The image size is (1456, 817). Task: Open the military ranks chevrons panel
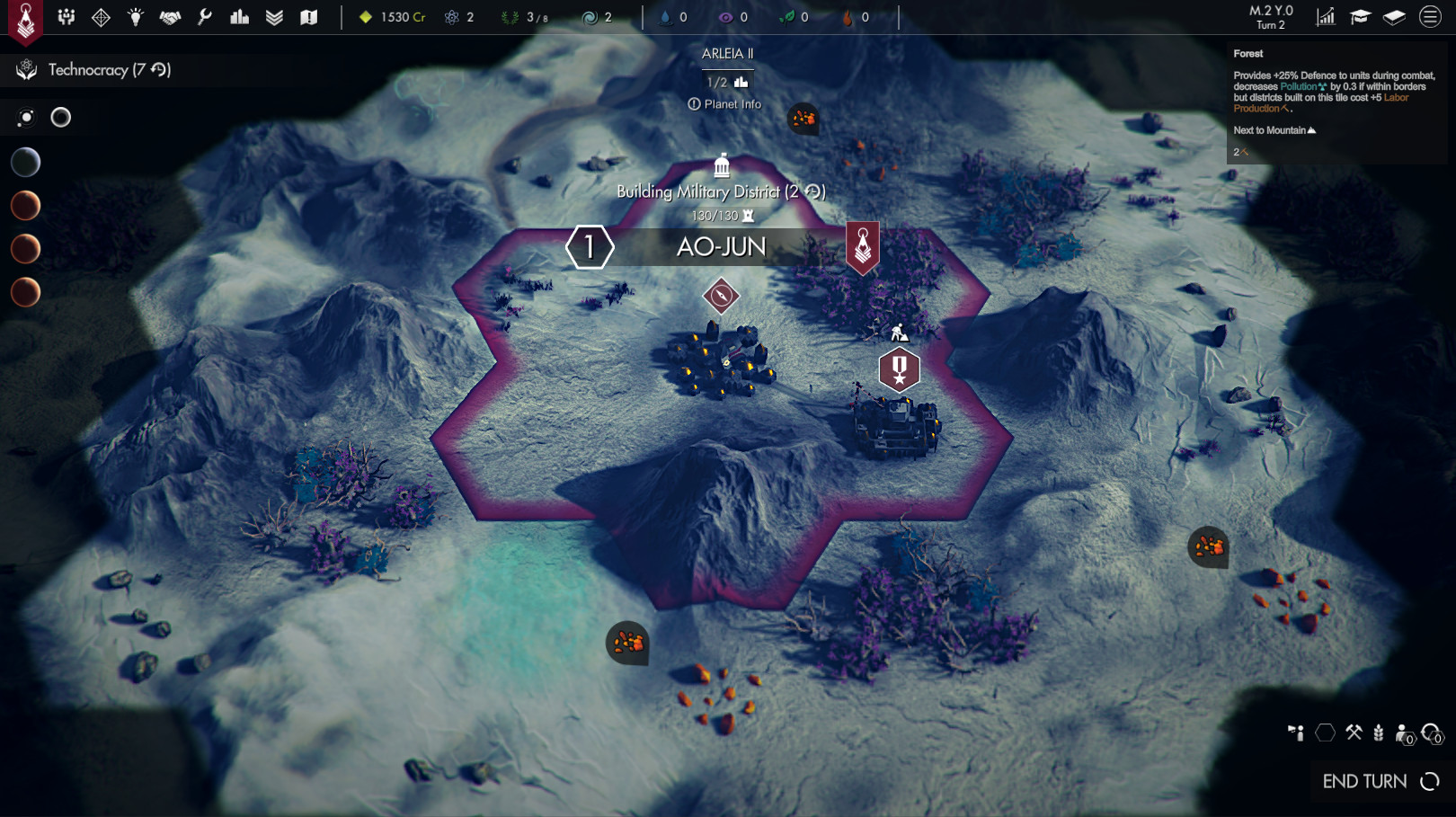click(x=274, y=15)
